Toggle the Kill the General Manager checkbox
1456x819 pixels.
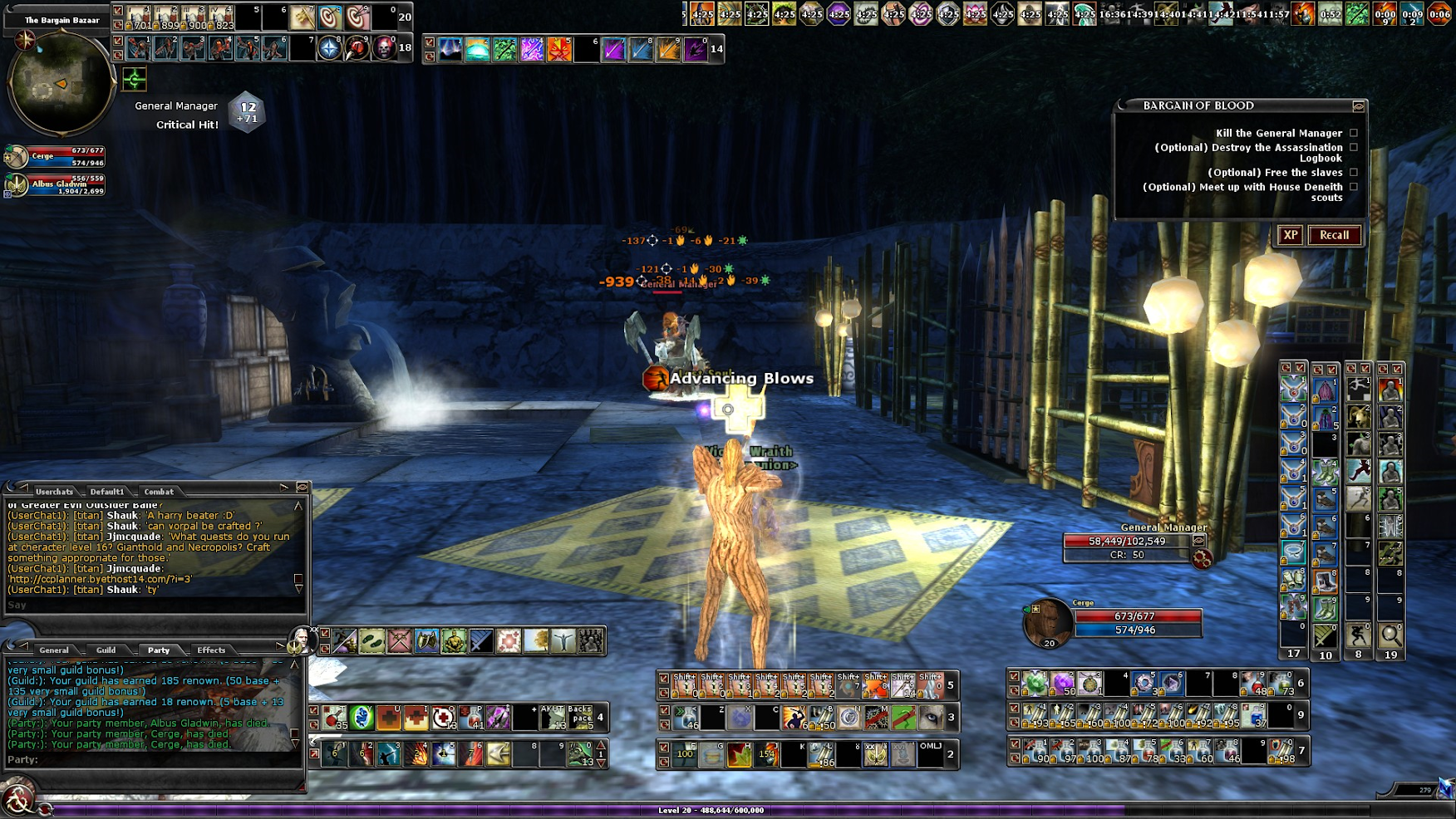click(x=1354, y=133)
